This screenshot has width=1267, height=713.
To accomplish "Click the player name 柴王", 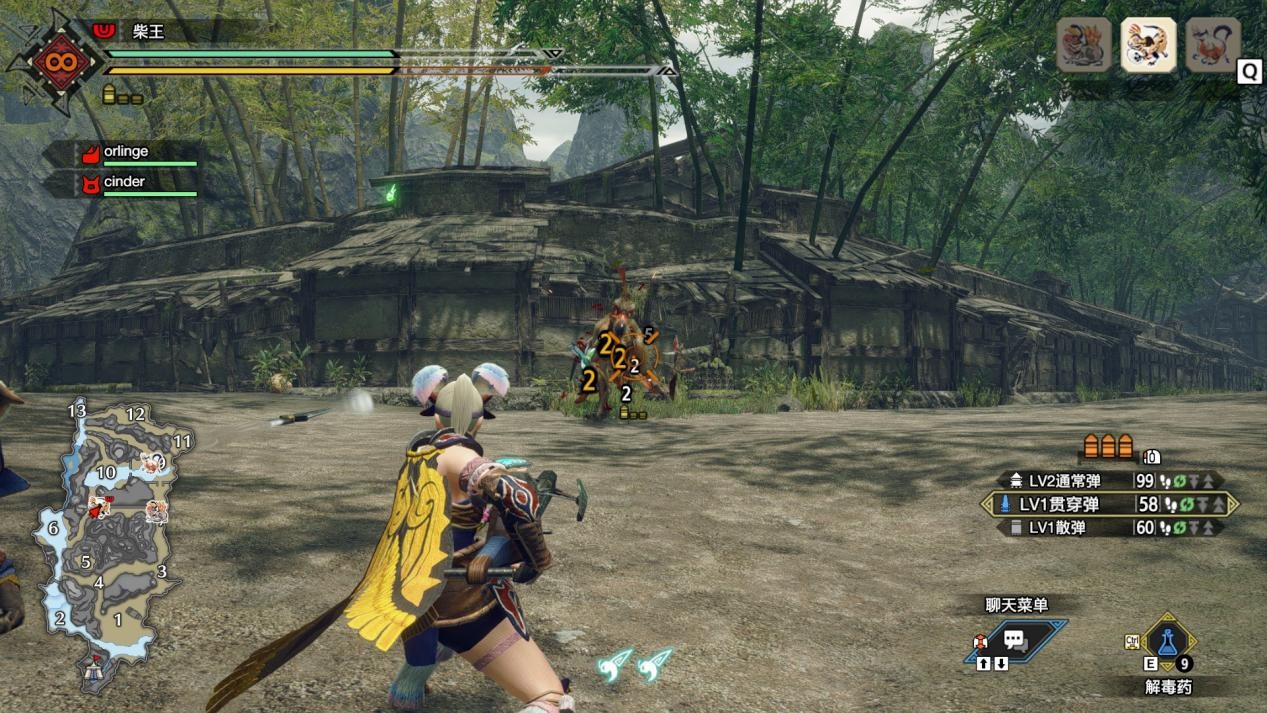I will pyautogui.click(x=148, y=32).
